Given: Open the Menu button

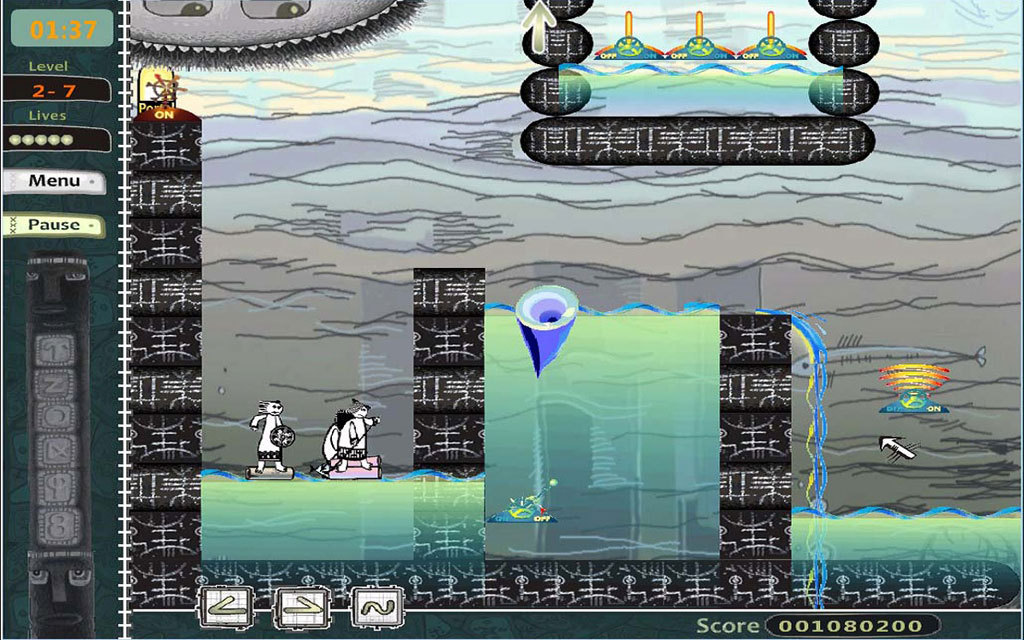Looking at the screenshot, I should (x=54, y=181).
